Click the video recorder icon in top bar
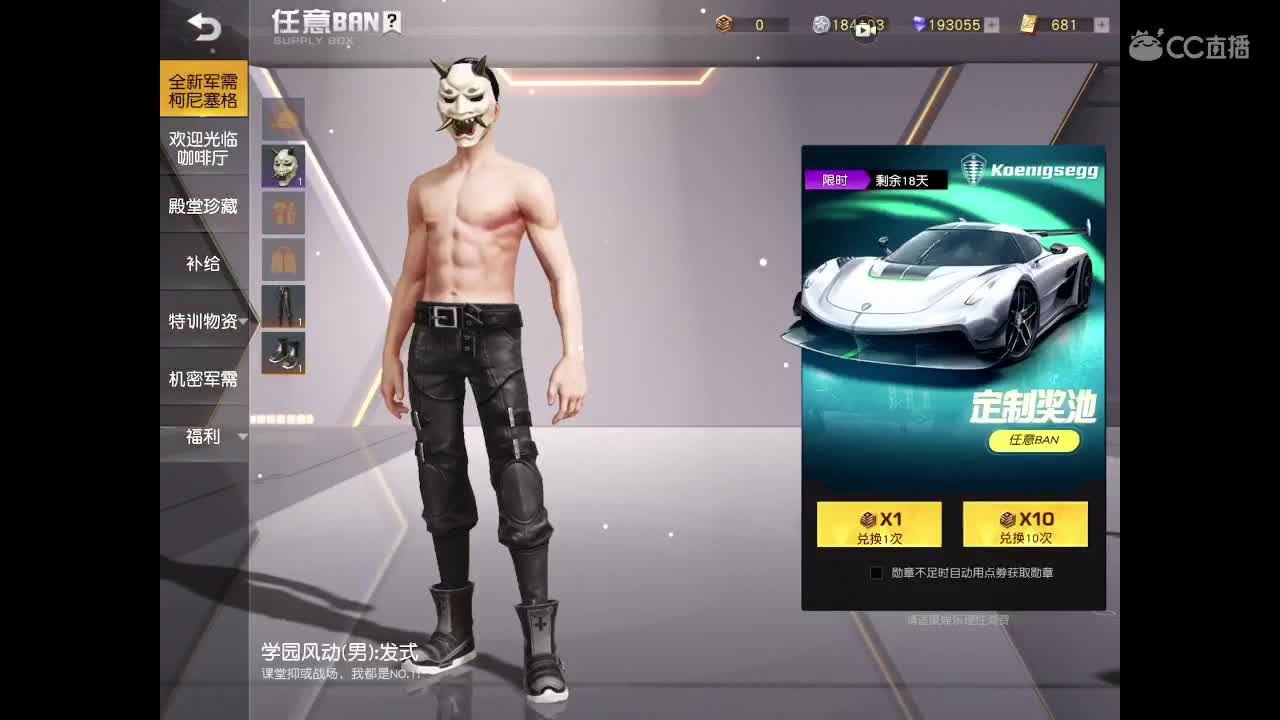This screenshot has height=720, width=1280. [867, 29]
